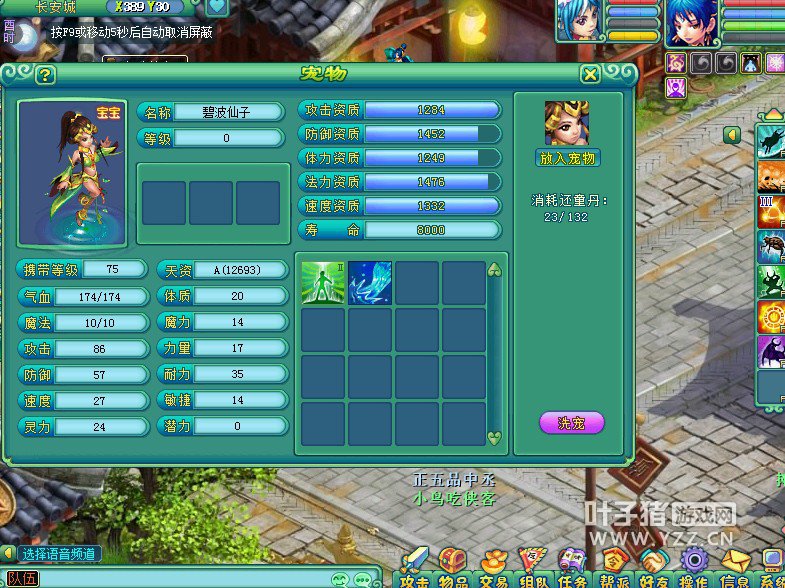Collapse the side skill bar with yellow arrow
This screenshot has height=588, width=785.
click(x=733, y=133)
